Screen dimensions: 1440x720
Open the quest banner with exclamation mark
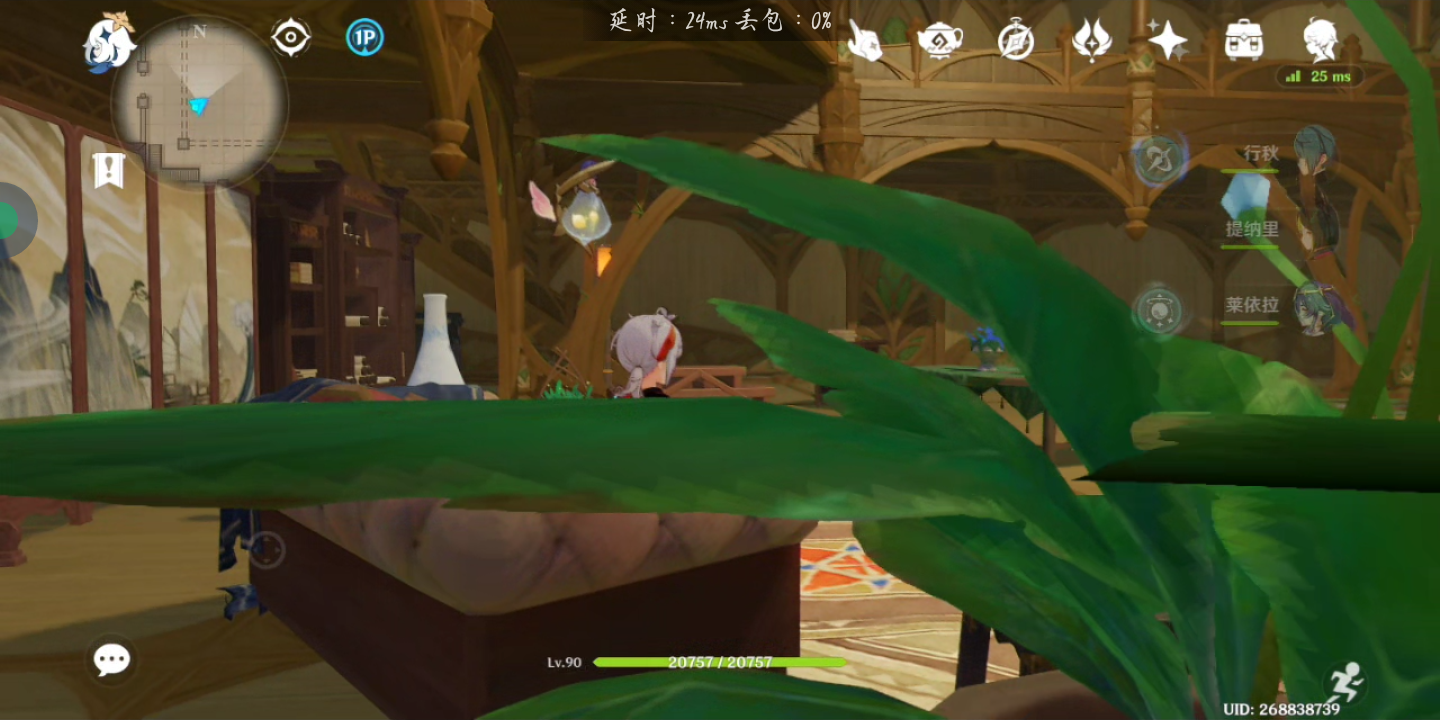[x=108, y=170]
